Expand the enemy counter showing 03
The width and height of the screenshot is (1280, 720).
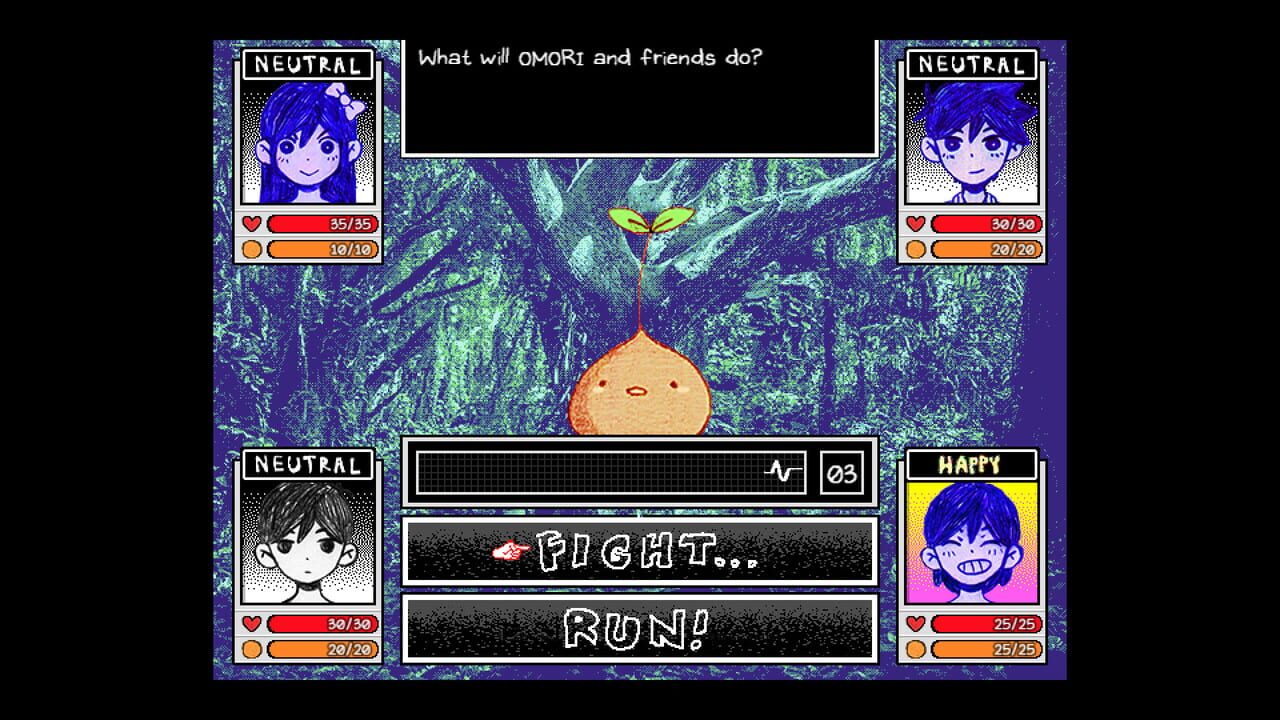840,470
